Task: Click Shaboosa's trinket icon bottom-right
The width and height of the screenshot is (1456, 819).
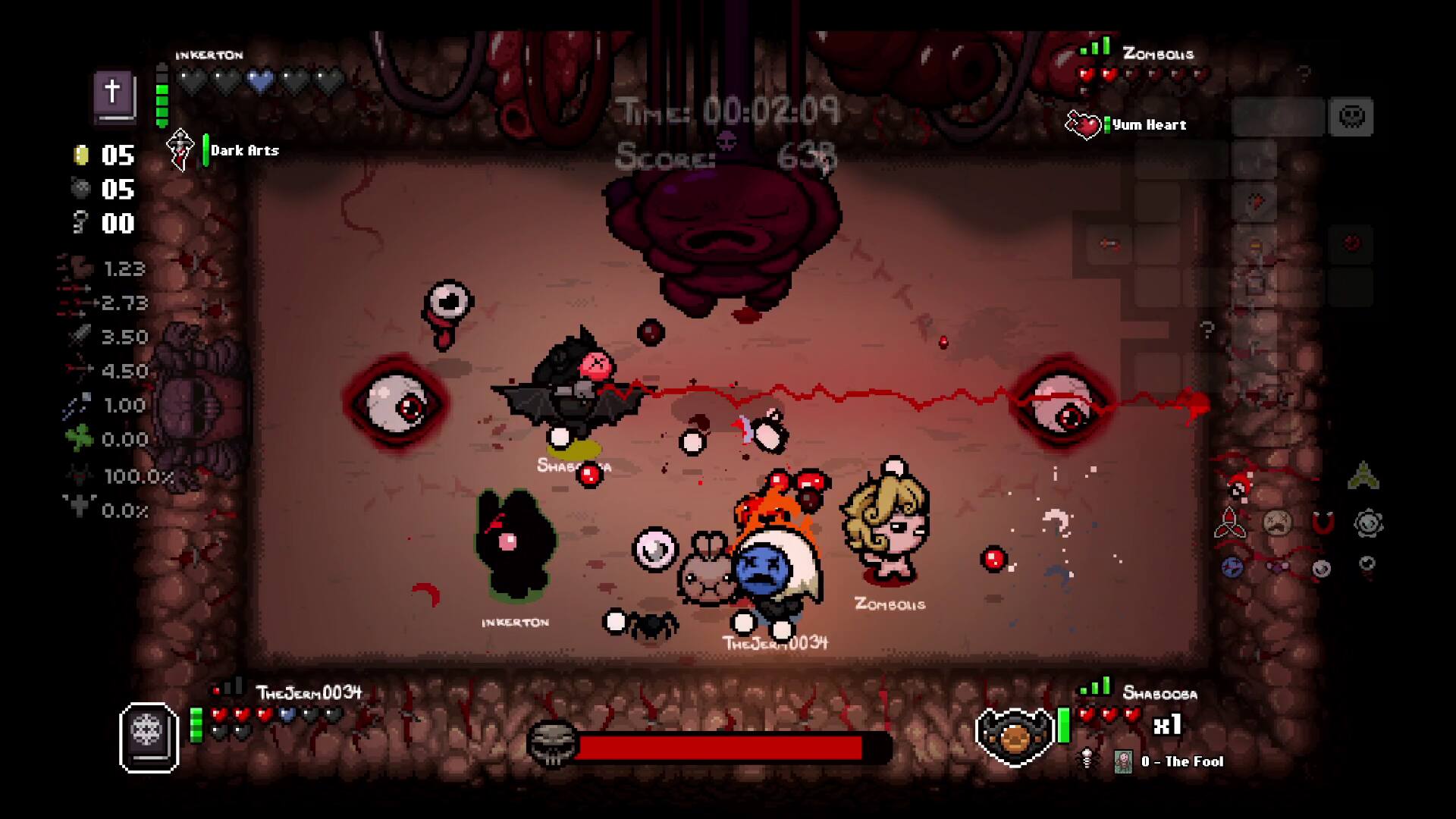Action: point(1087,760)
